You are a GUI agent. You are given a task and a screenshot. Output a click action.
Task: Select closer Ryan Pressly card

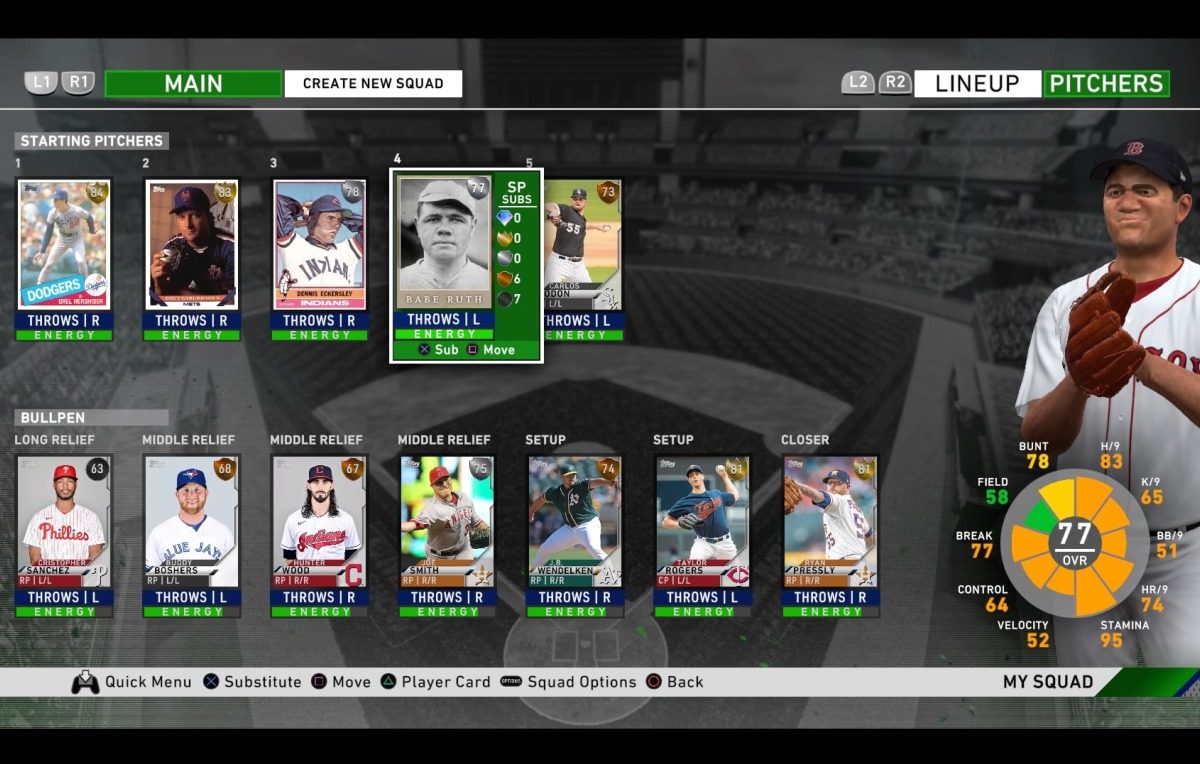tap(830, 523)
